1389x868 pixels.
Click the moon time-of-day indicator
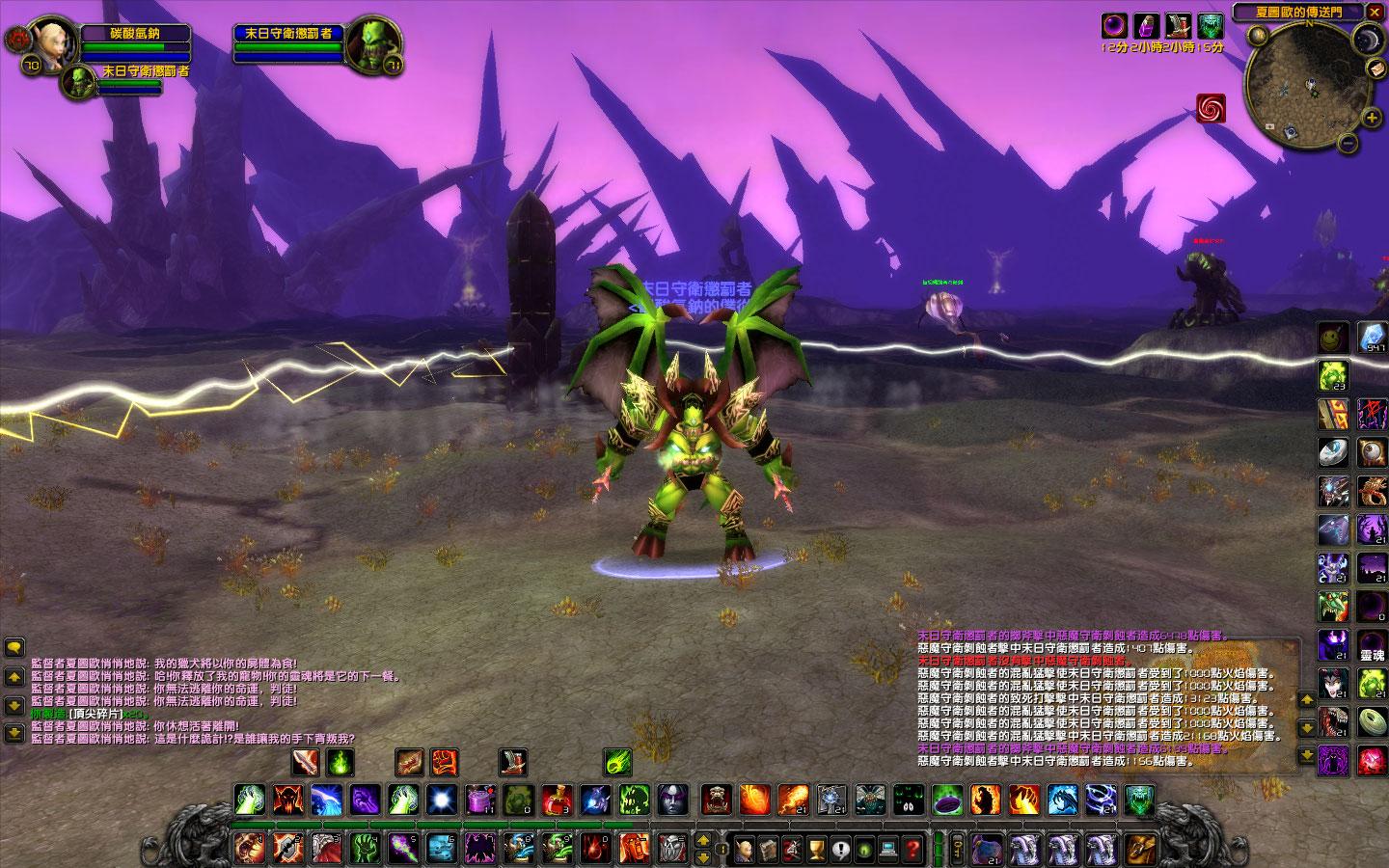tap(1368, 40)
